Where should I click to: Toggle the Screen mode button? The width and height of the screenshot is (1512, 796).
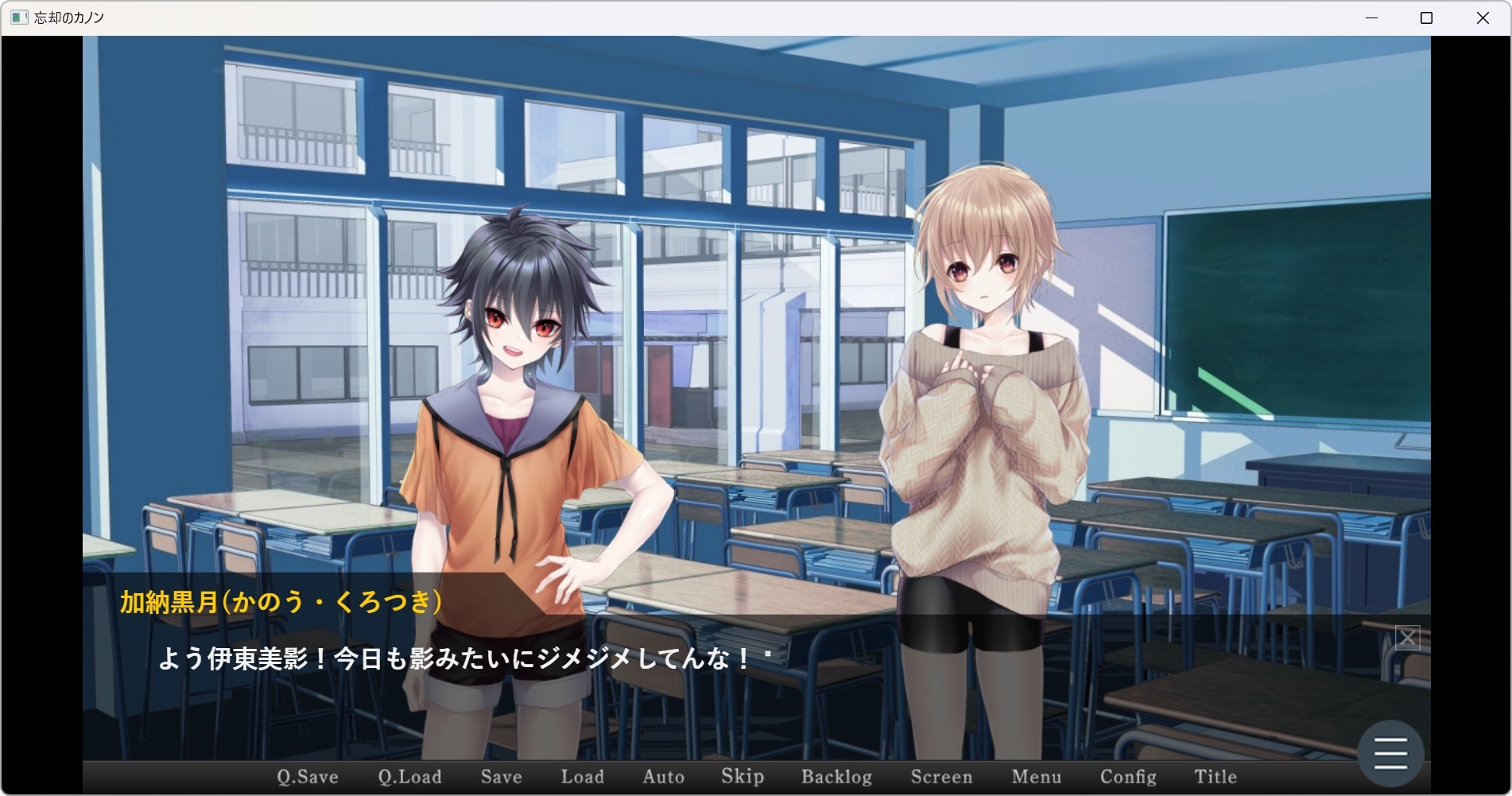coord(941,777)
